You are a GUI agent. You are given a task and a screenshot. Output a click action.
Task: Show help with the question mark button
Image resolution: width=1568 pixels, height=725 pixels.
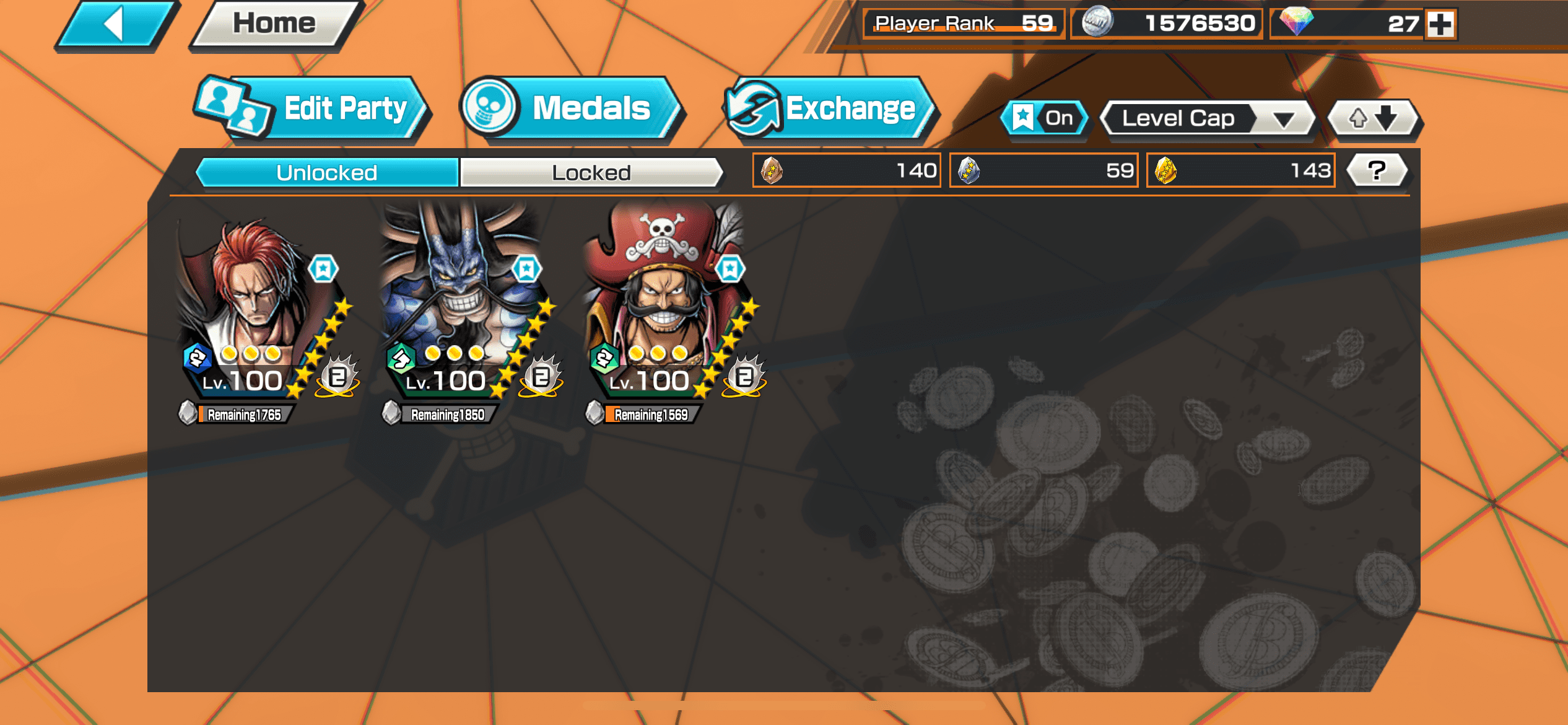tap(1377, 170)
